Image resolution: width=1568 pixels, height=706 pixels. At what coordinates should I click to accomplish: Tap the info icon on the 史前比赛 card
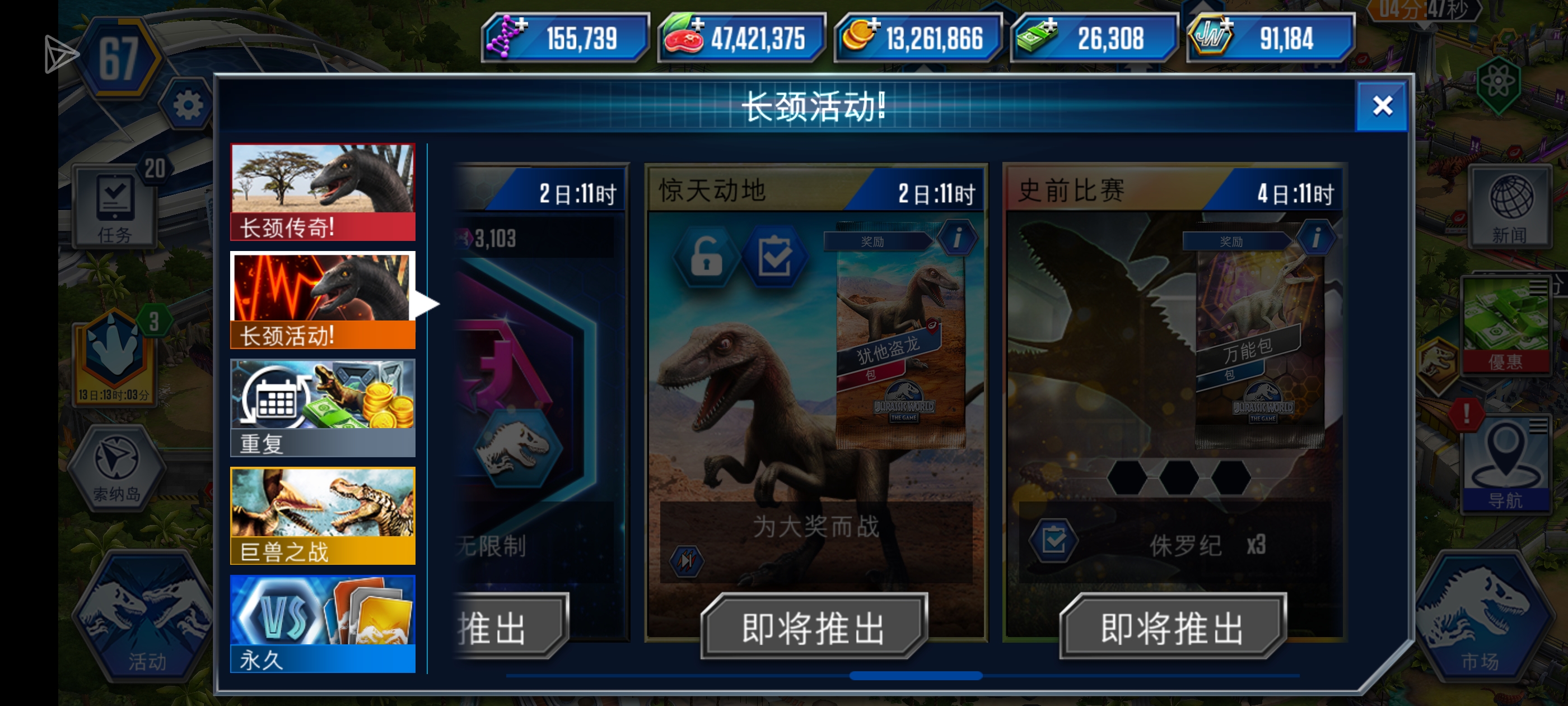tap(1317, 238)
